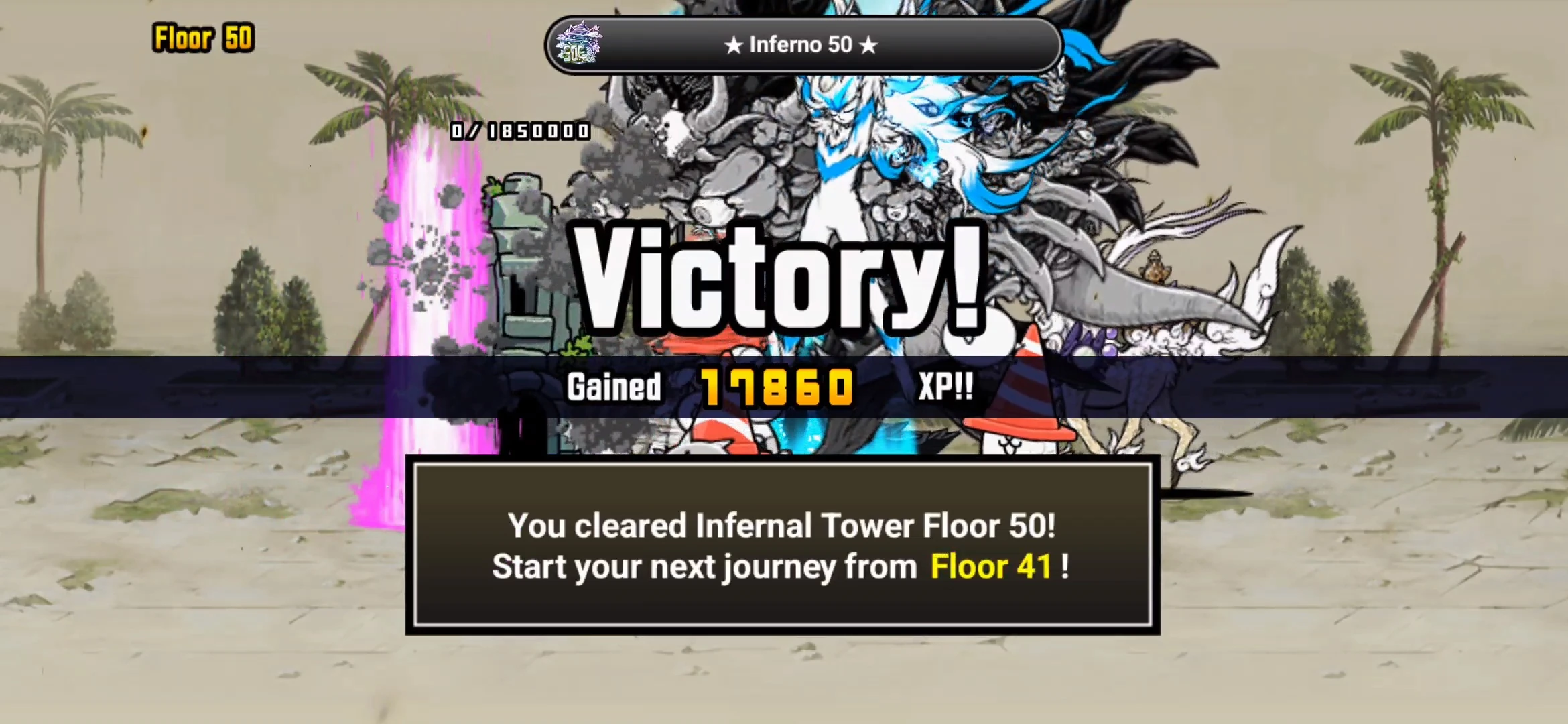Click the Inferno 50 title bar
Viewport: 1568px width, 724px height.
(801, 45)
